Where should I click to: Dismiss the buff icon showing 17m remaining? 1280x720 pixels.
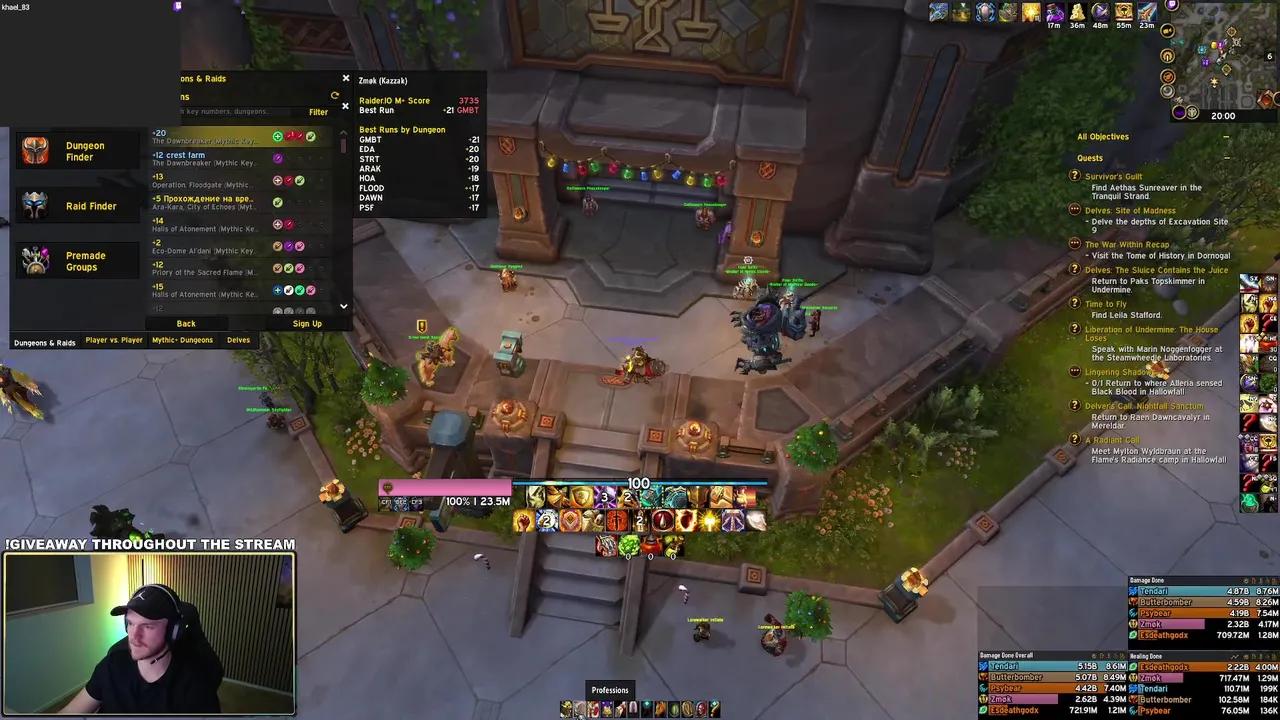click(x=1054, y=12)
